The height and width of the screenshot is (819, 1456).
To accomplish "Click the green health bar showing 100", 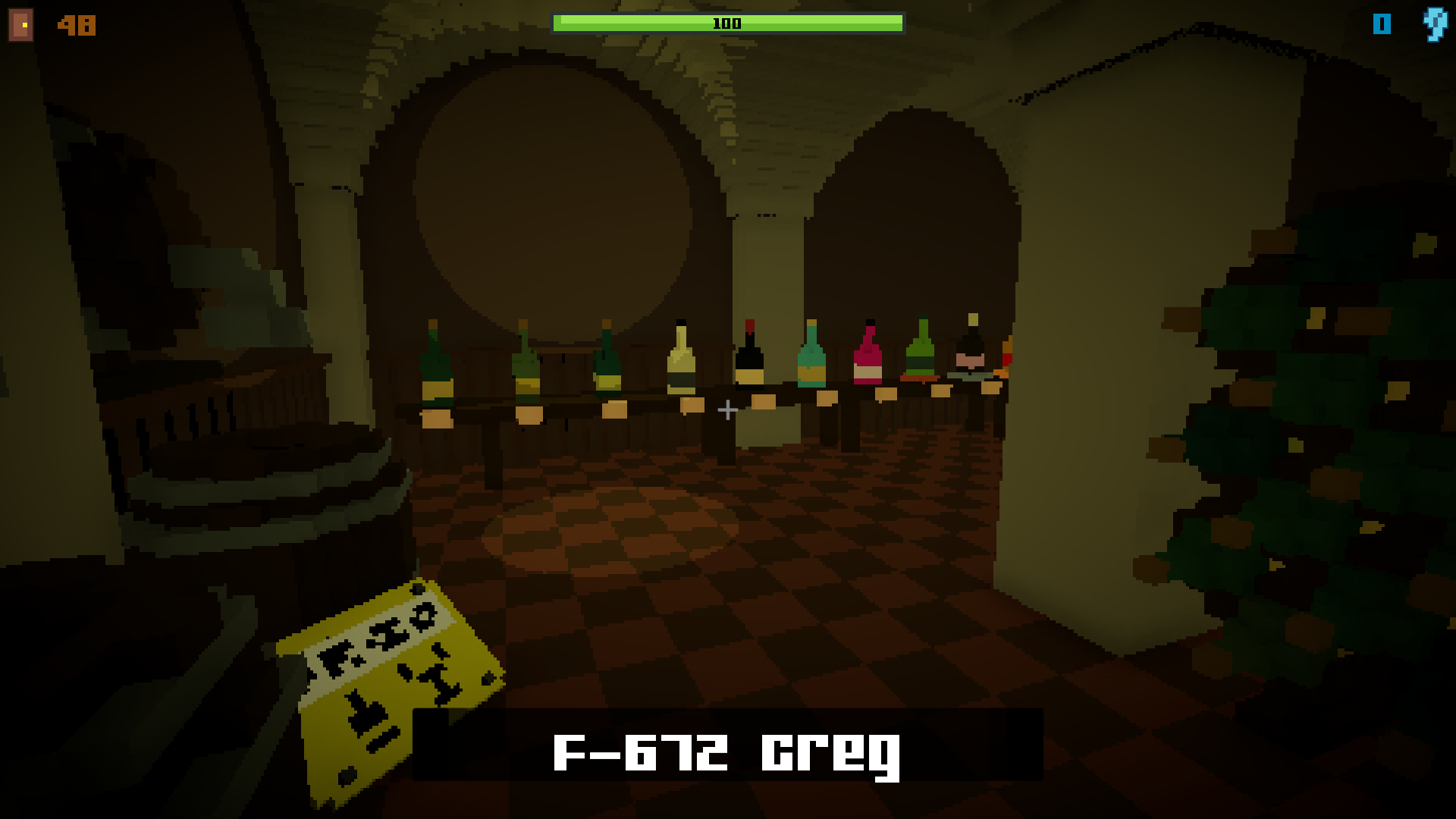I will click(x=728, y=23).
